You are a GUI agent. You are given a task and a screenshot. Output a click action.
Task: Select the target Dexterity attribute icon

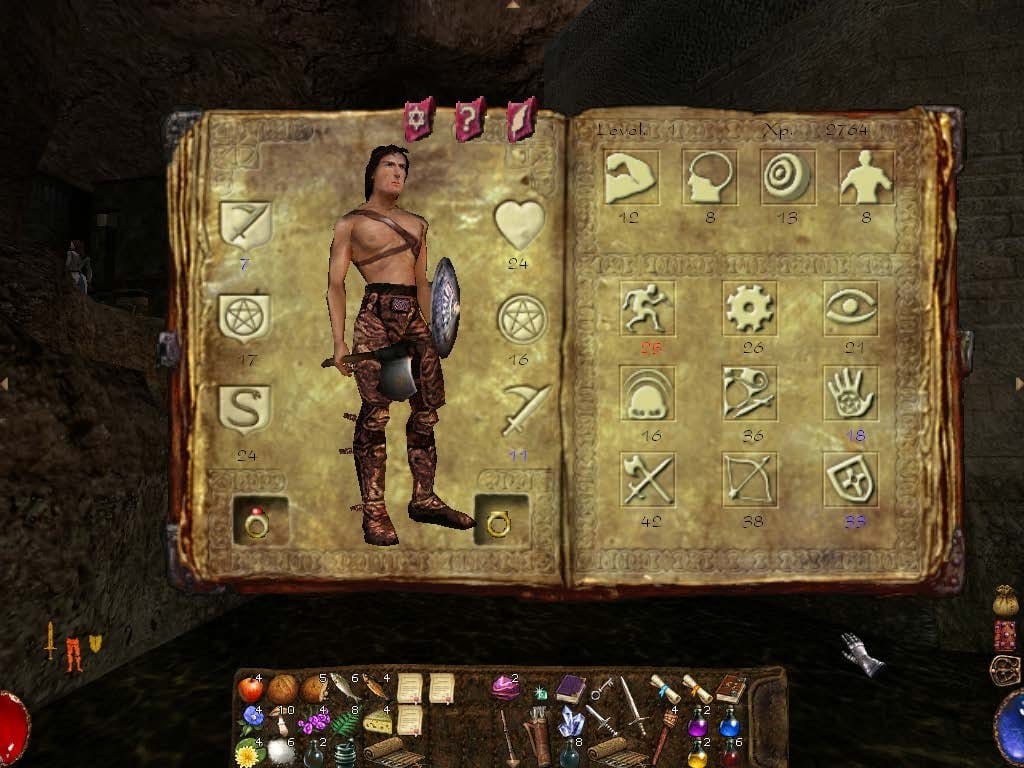[x=787, y=177]
